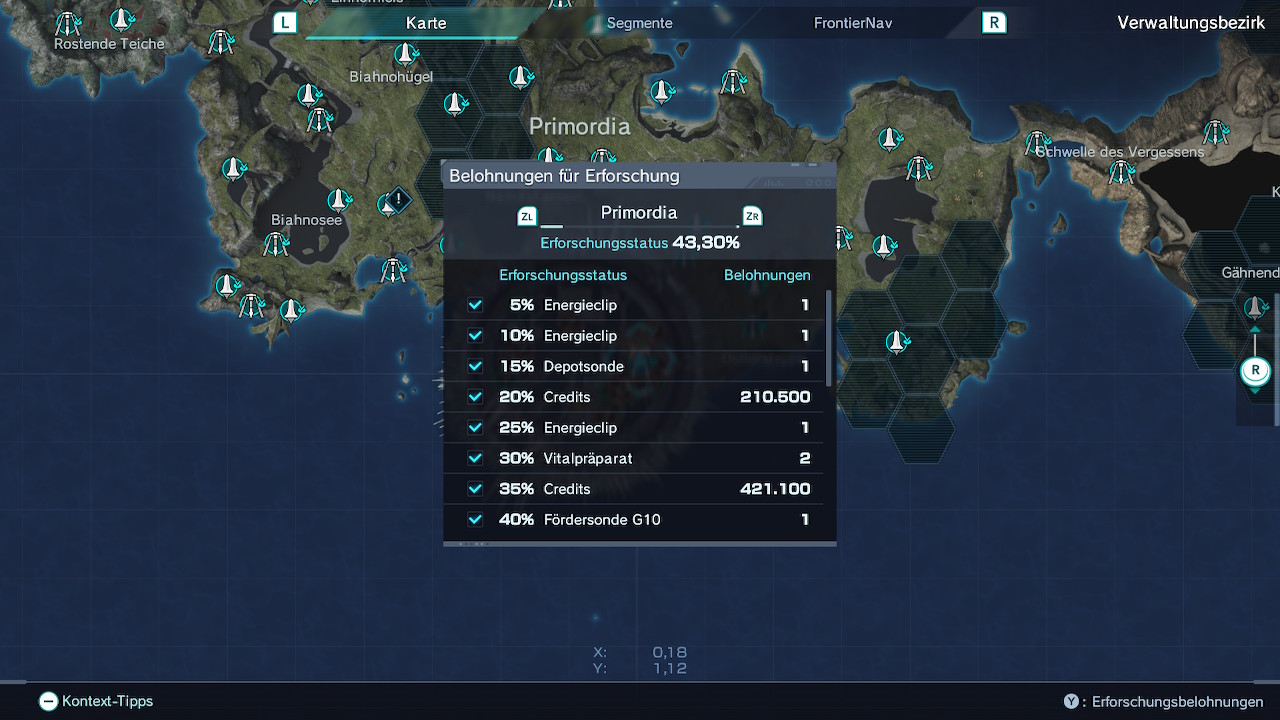Select the 35% Credits 421.100 row
This screenshot has width=1280, height=720.
(638, 489)
